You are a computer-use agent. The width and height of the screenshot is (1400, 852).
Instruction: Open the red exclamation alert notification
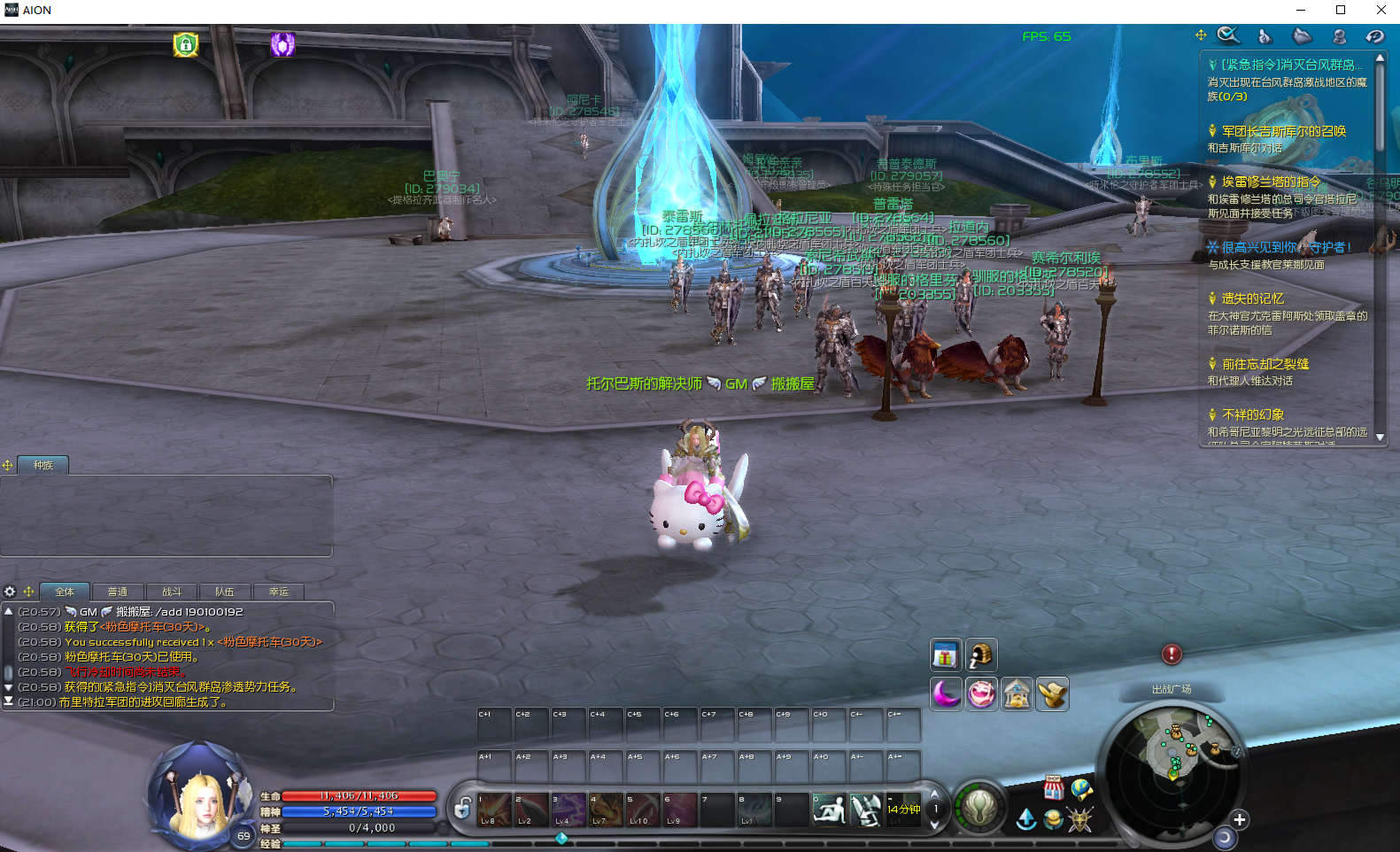pos(1172,654)
